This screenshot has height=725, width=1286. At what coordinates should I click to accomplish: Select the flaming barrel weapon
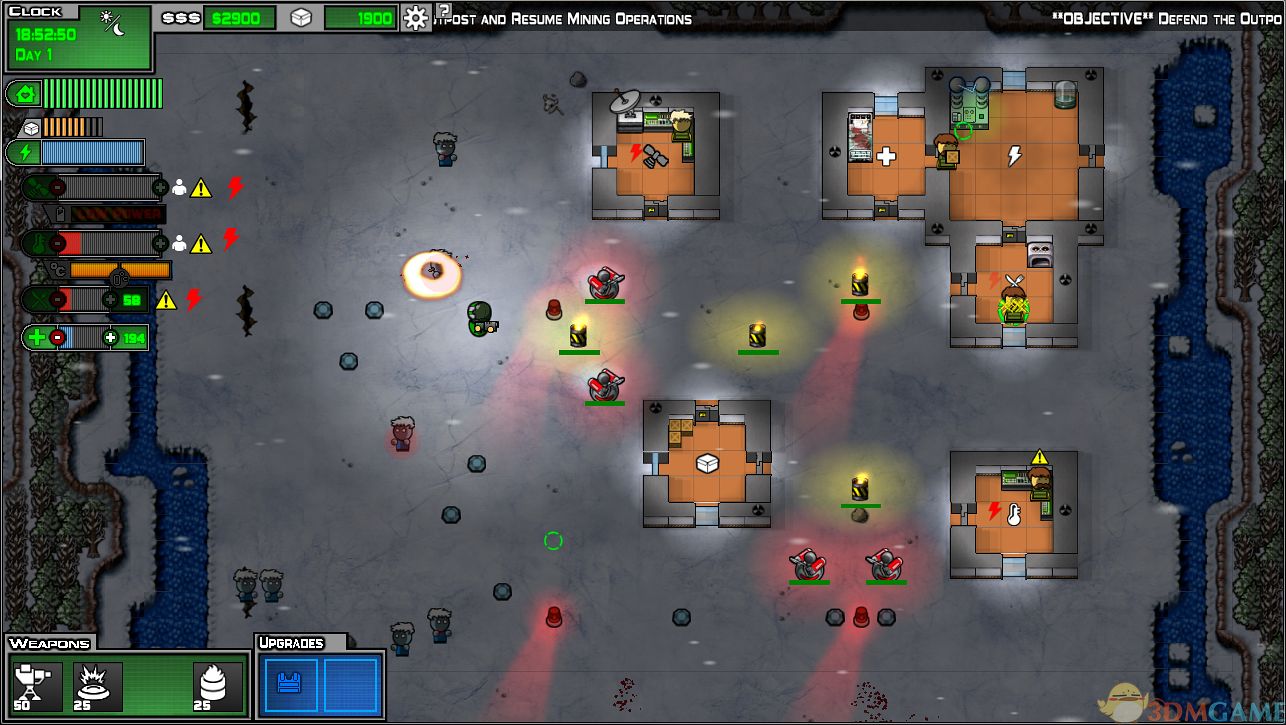pyautogui.click(x=216, y=686)
